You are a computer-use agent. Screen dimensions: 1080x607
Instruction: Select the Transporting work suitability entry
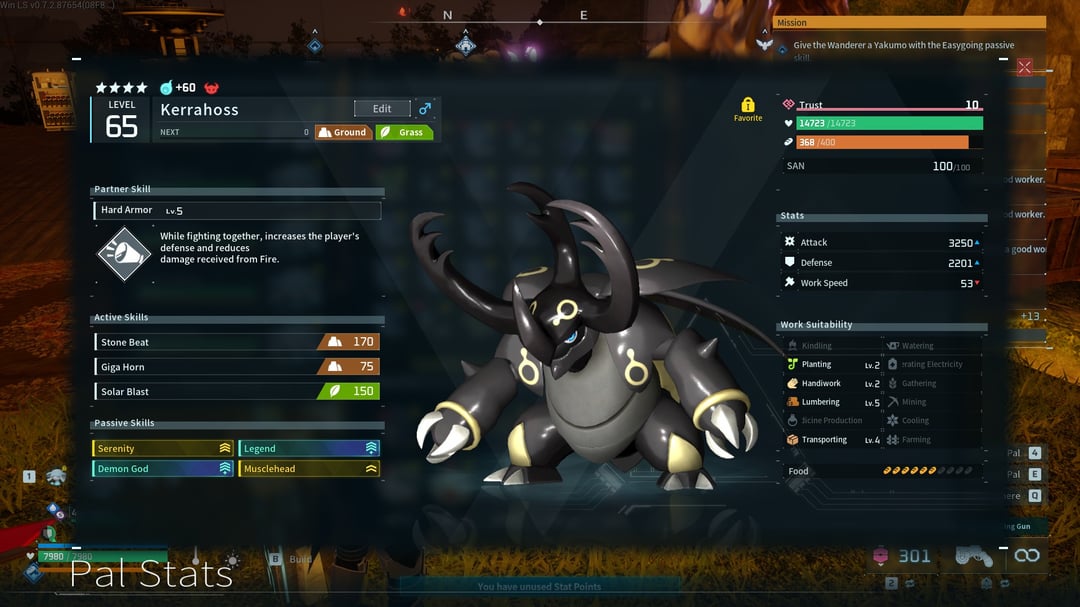(832, 440)
